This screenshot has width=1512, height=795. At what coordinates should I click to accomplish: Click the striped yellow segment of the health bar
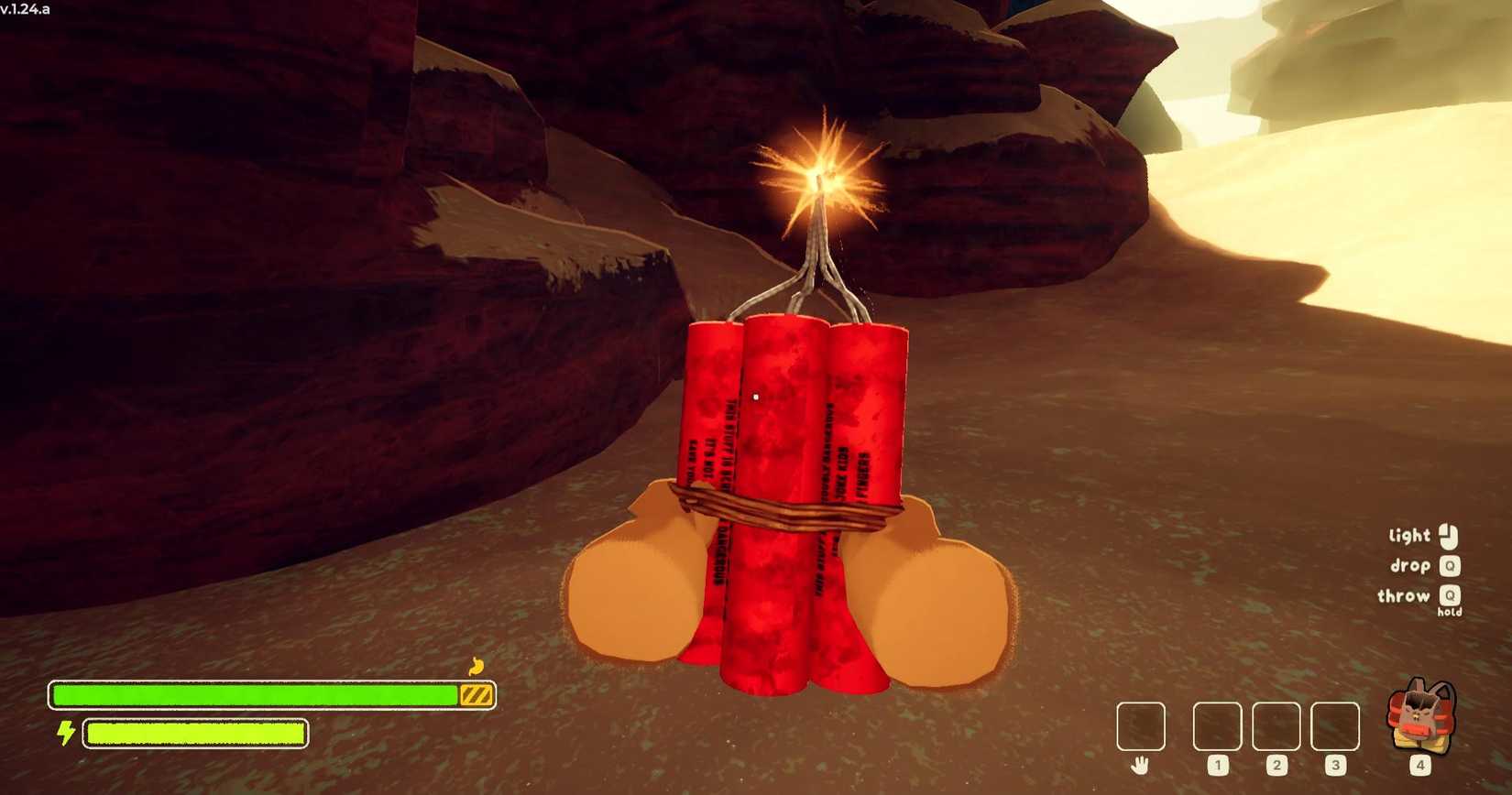click(x=477, y=694)
